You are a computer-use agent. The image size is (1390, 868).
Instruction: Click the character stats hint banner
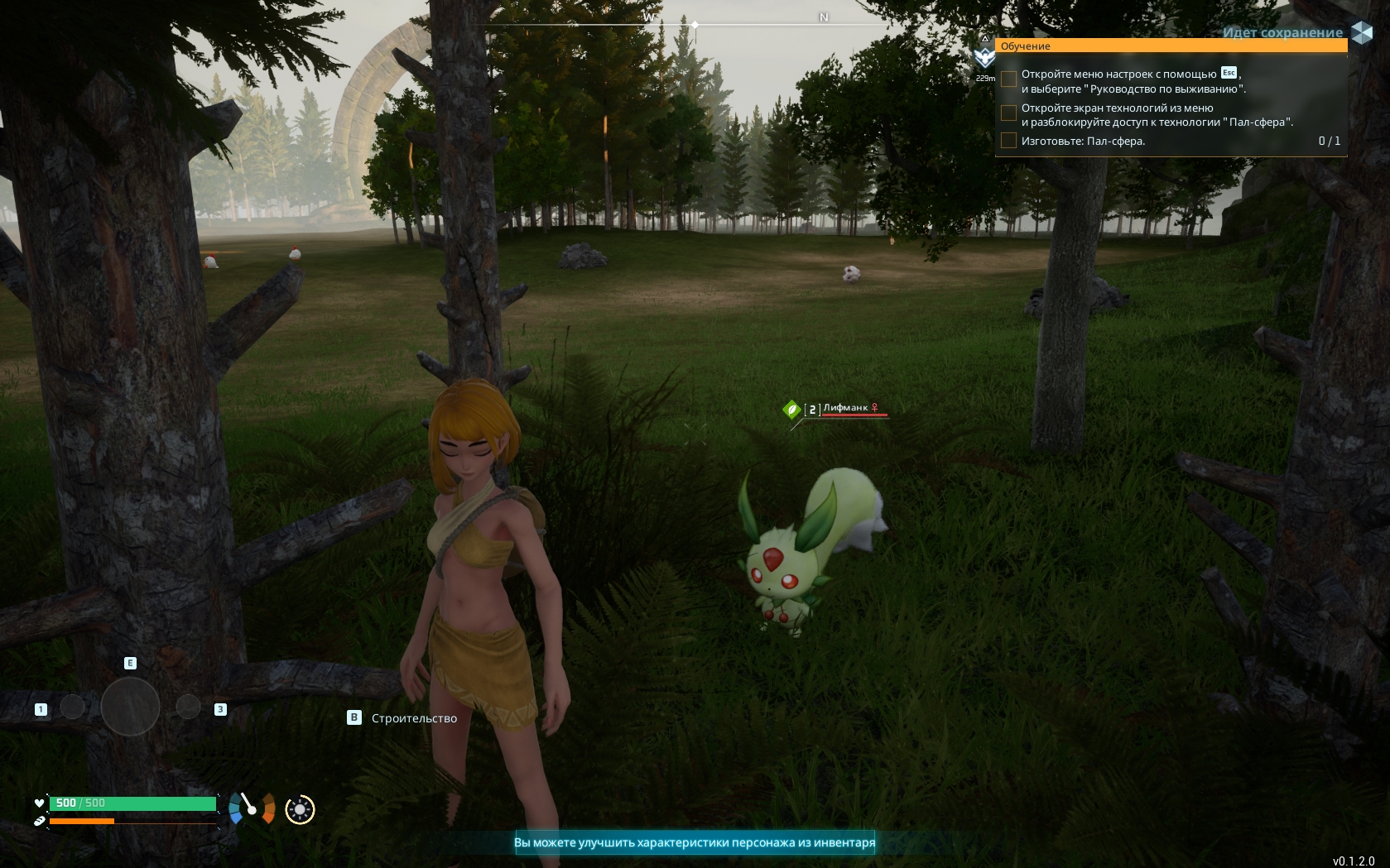pos(694,842)
